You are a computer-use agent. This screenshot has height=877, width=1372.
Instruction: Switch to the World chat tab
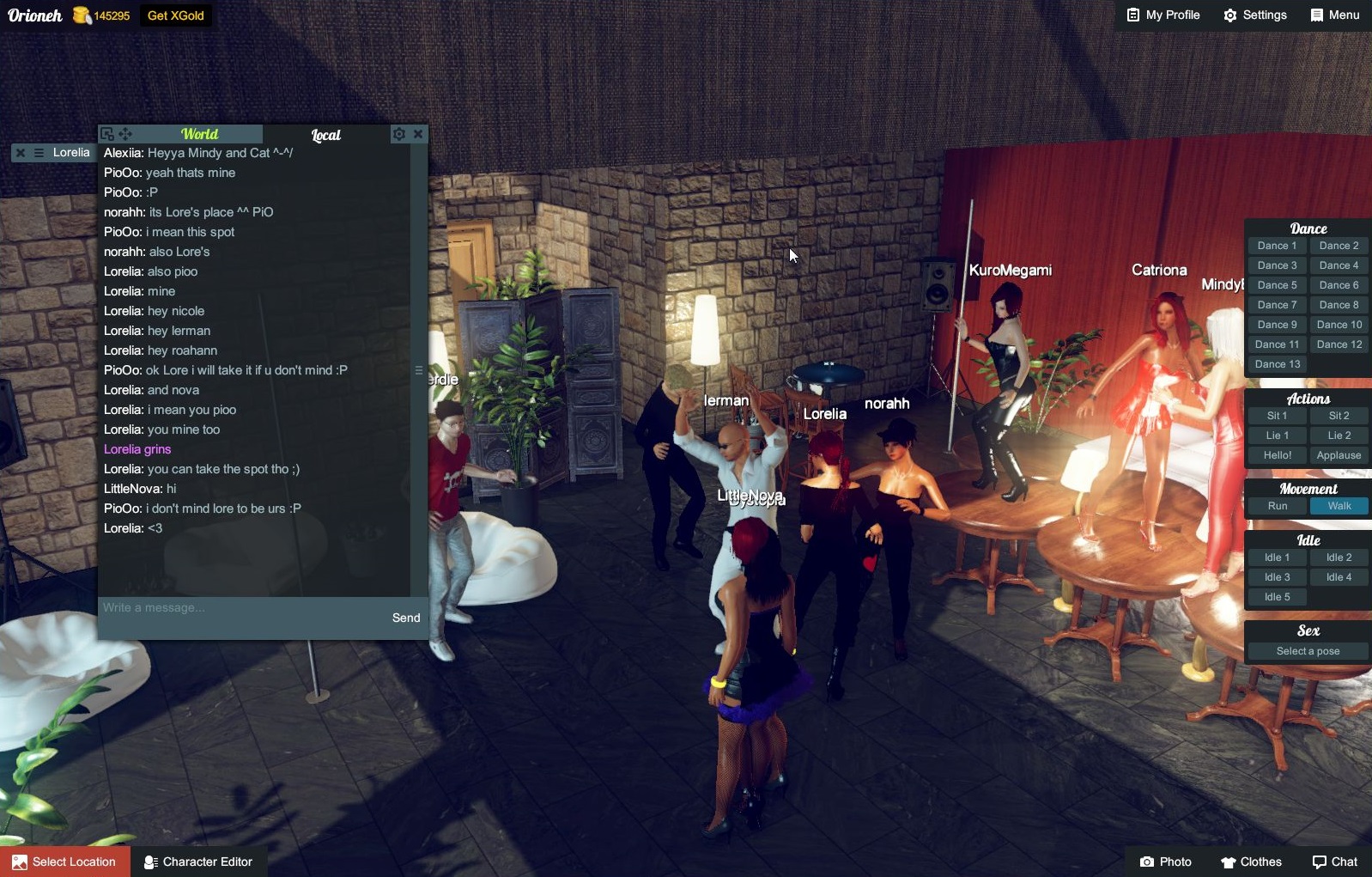199,134
